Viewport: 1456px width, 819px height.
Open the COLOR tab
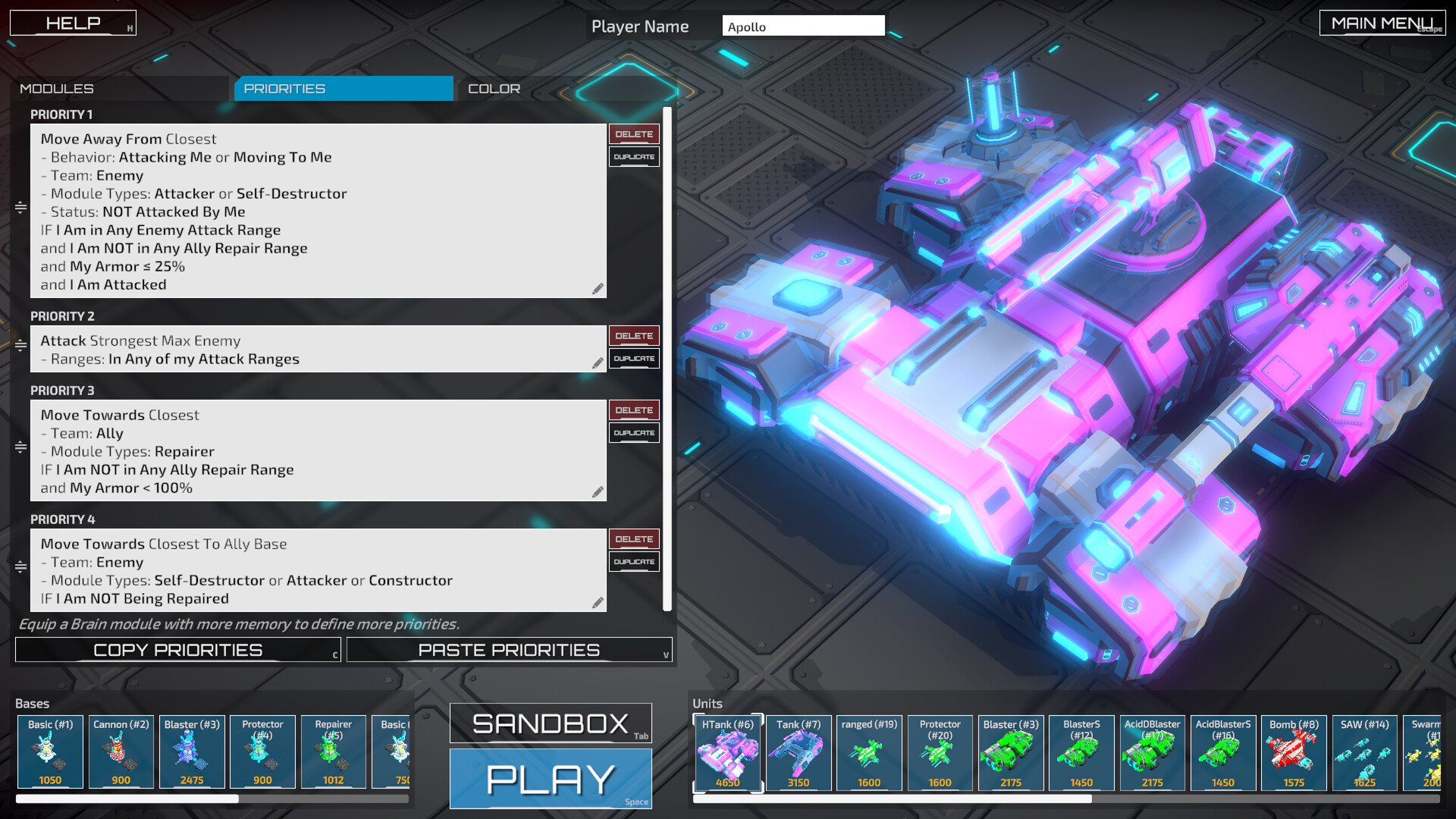point(494,88)
